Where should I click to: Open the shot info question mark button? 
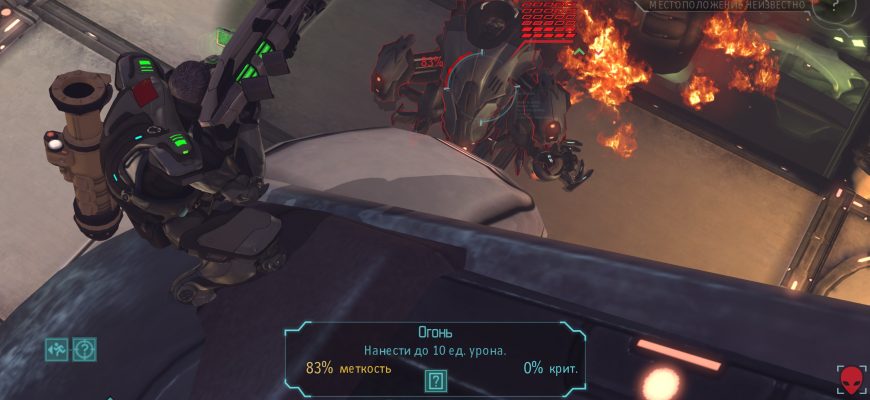(x=435, y=380)
